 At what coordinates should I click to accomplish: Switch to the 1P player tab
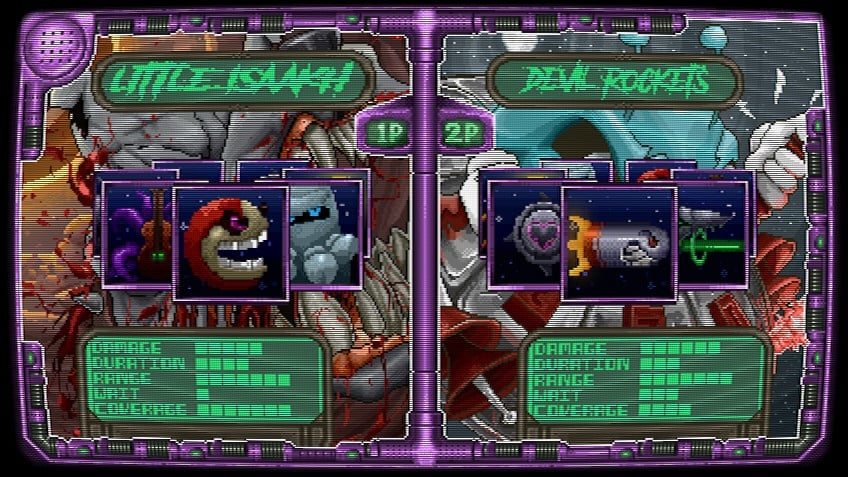[x=386, y=133]
